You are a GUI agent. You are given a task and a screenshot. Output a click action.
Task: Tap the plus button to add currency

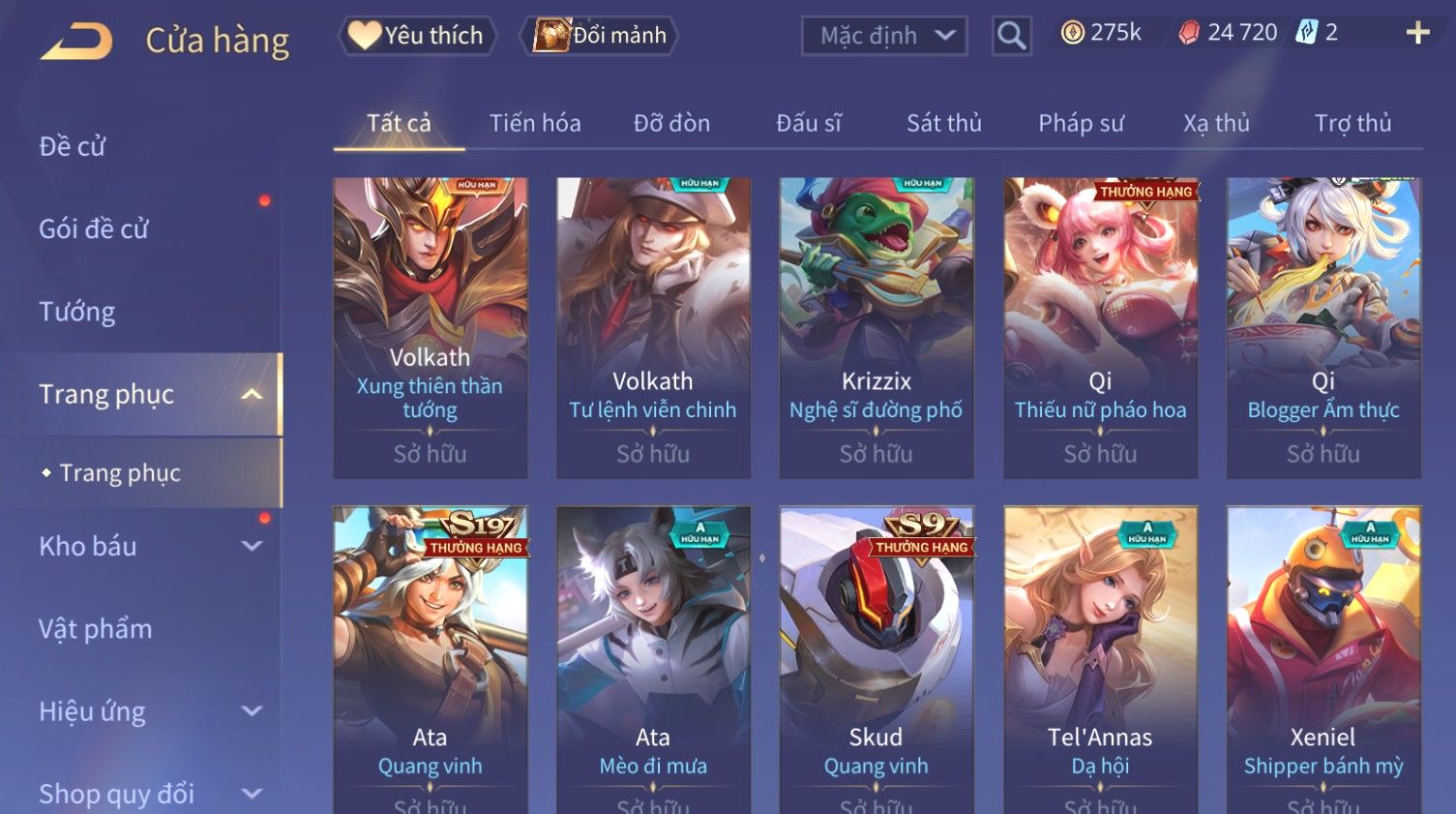coord(1417,33)
